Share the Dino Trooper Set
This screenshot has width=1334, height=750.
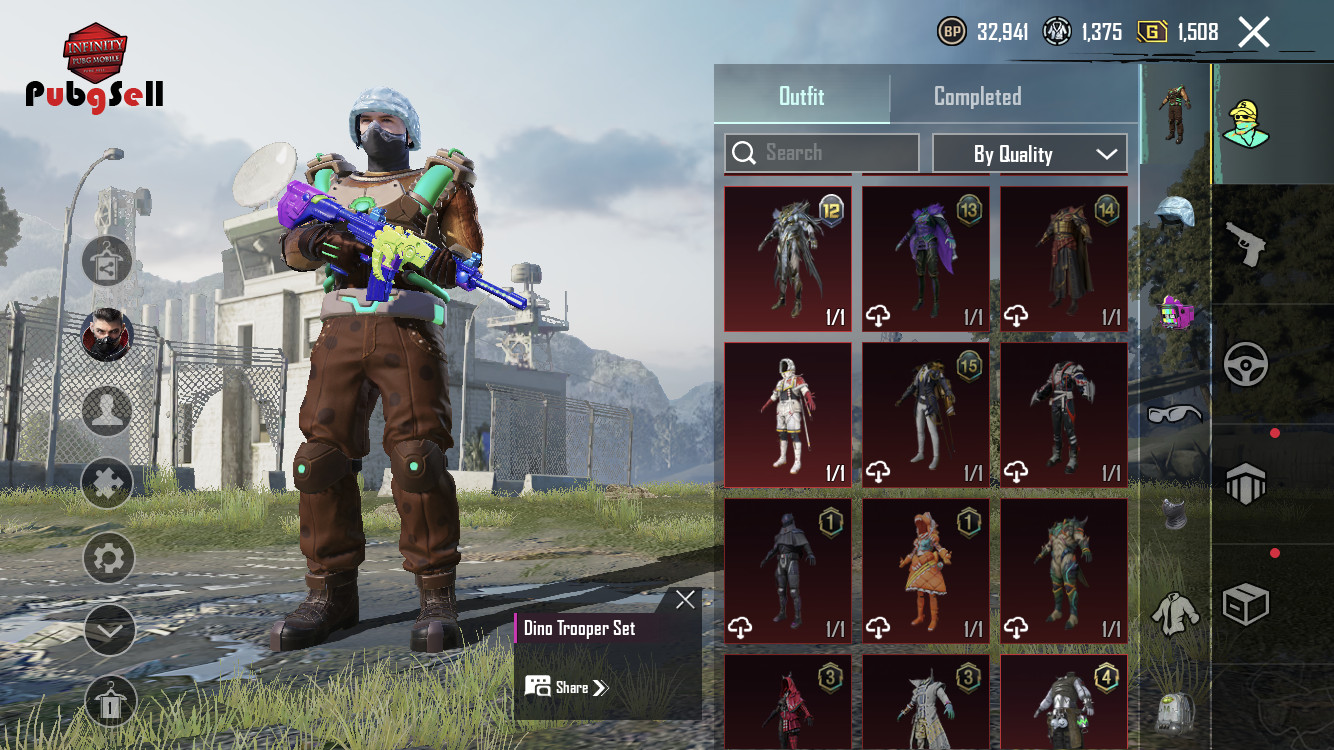(567, 687)
